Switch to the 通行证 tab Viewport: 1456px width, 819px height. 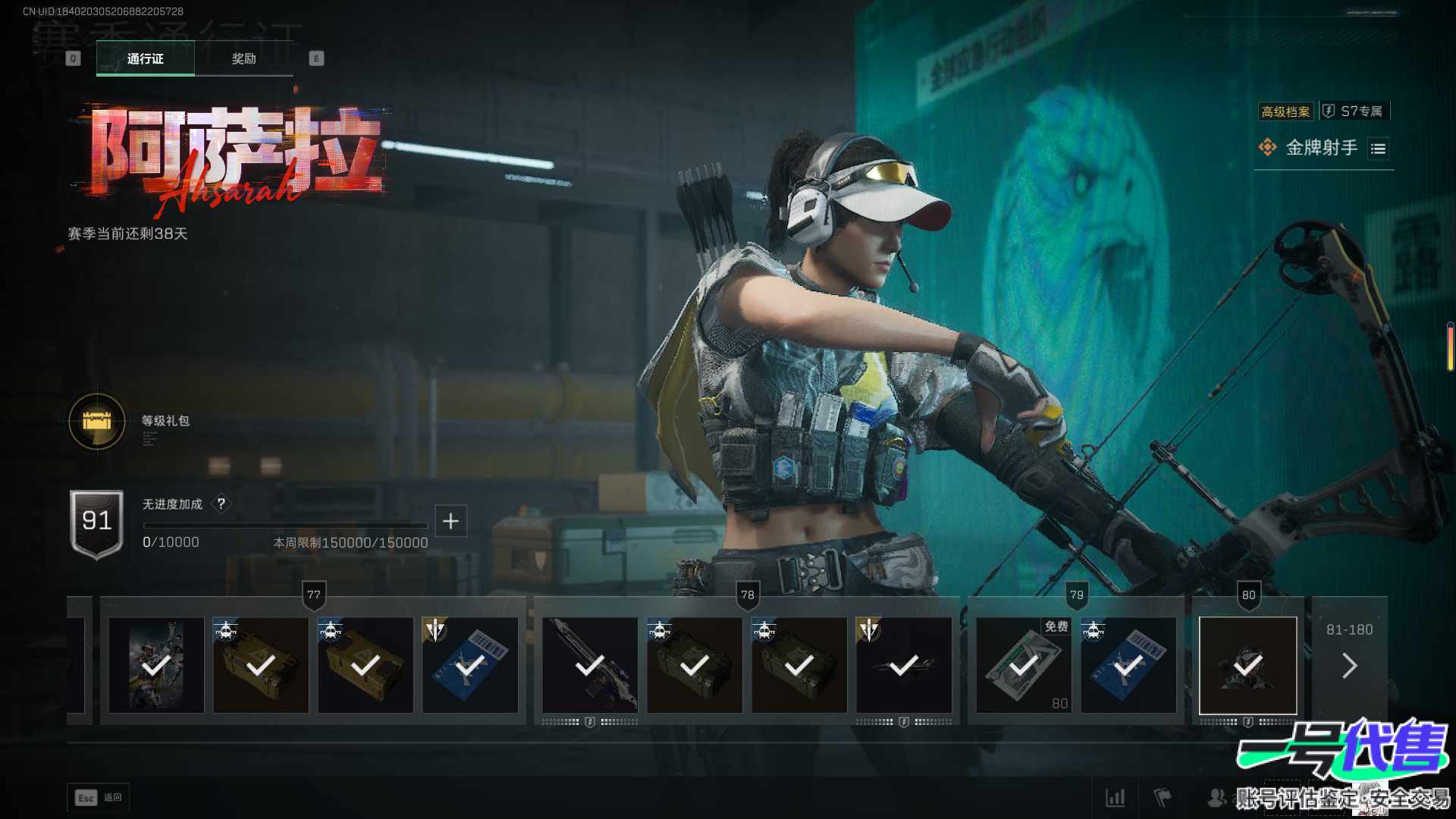pos(145,58)
